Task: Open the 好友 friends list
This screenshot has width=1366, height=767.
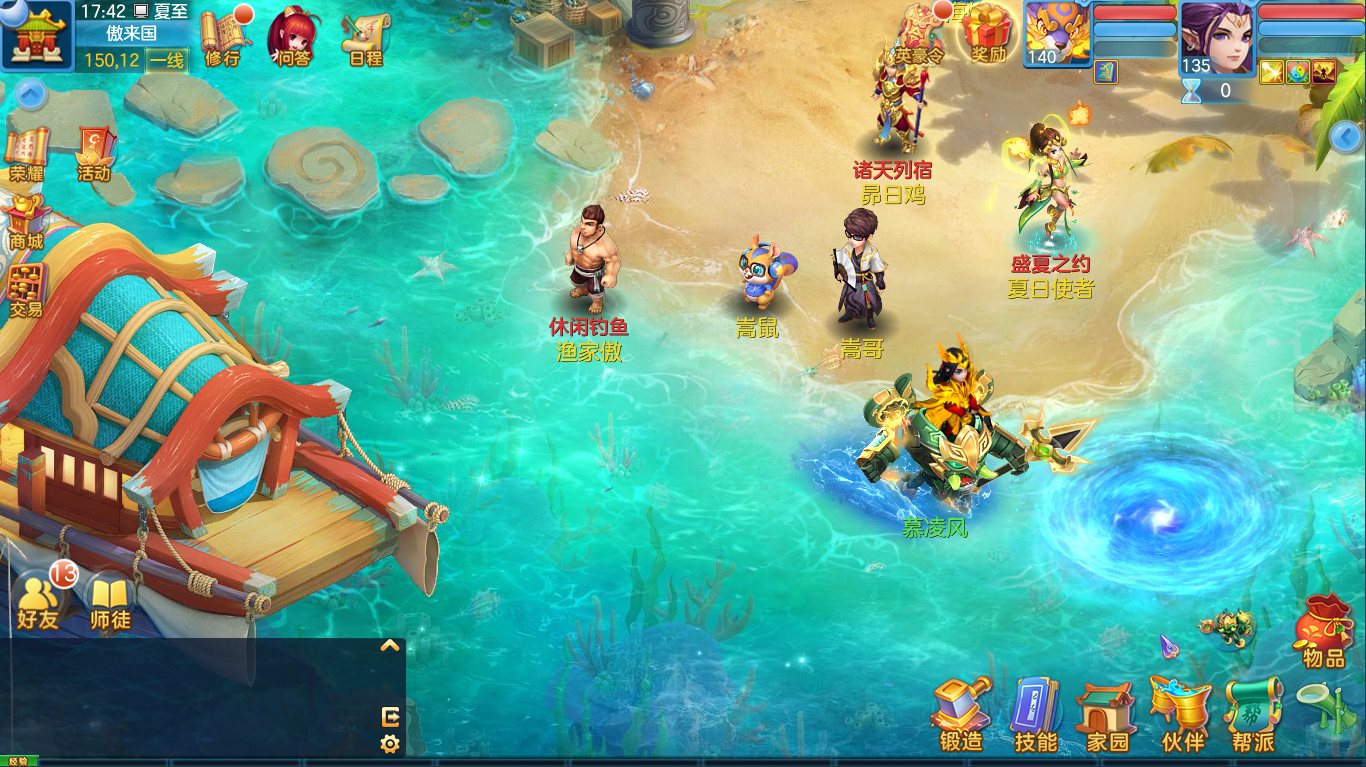Action: coord(40,602)
